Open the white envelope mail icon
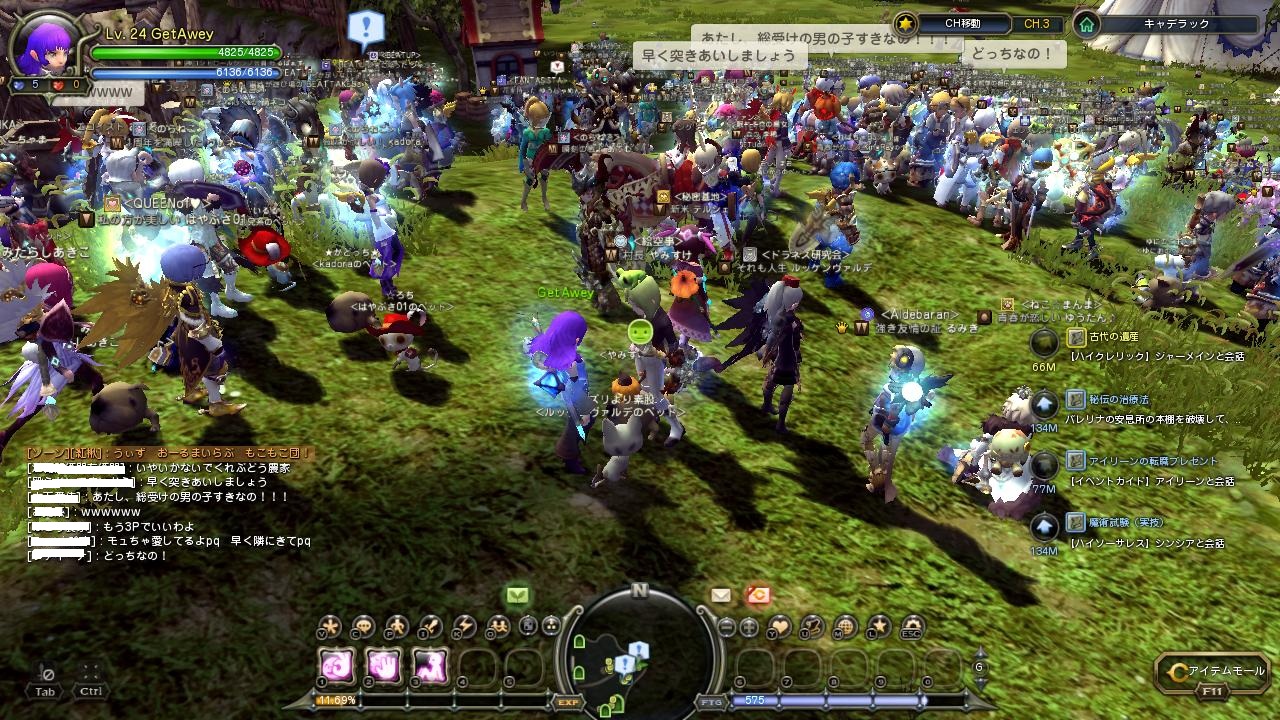The width and height of the screenshot is (1280, 720). [721, 595]
